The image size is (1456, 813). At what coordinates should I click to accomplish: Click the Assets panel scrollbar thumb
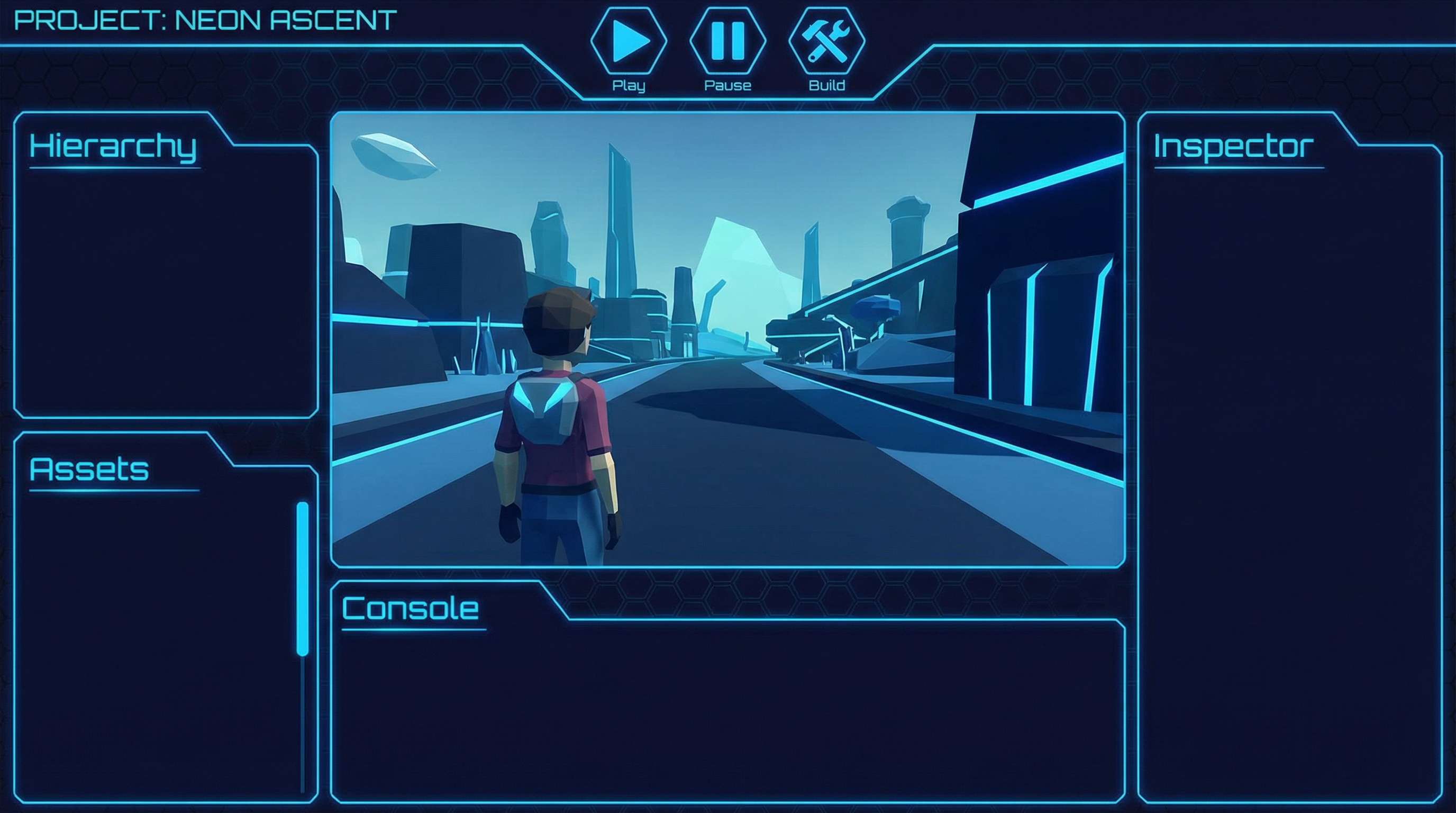pyautogui.click(x=303, y=579)
